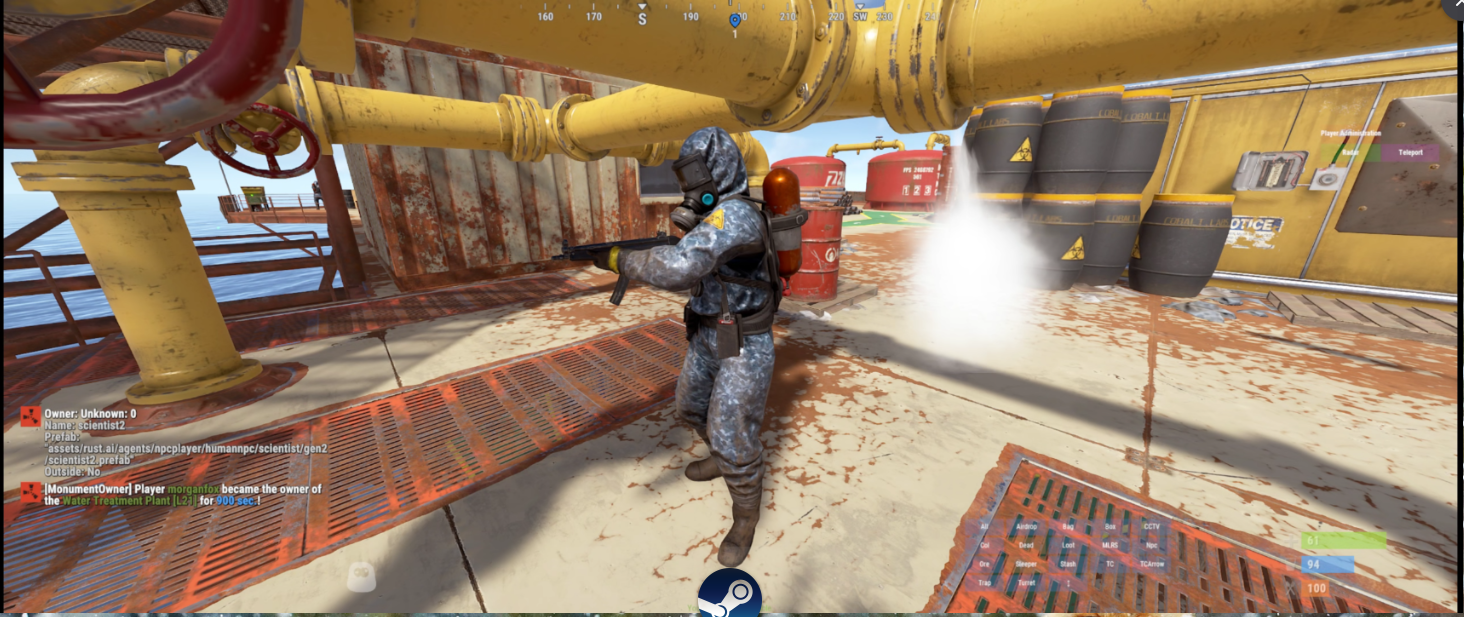The image size is (1464, 617).
Task: Toggle the Box radar filter
Action: point(1110,526)
